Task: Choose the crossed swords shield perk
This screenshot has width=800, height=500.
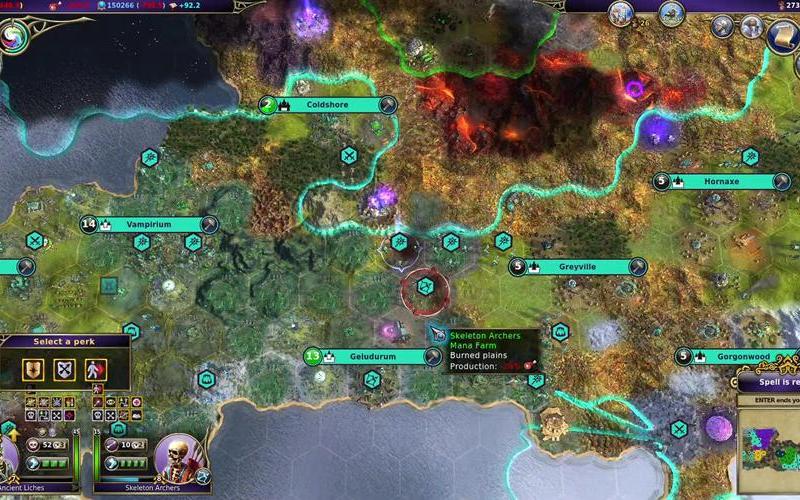Action: point(64,370)
